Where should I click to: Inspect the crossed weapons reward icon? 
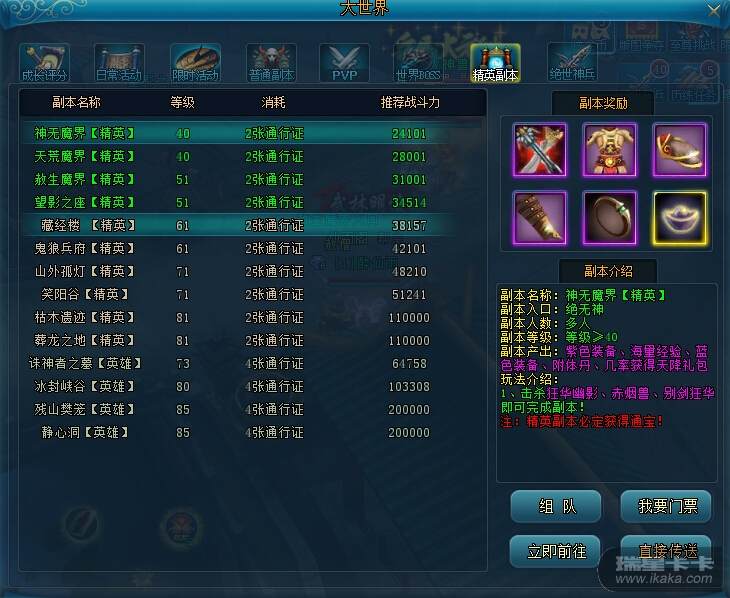(540, 148)
